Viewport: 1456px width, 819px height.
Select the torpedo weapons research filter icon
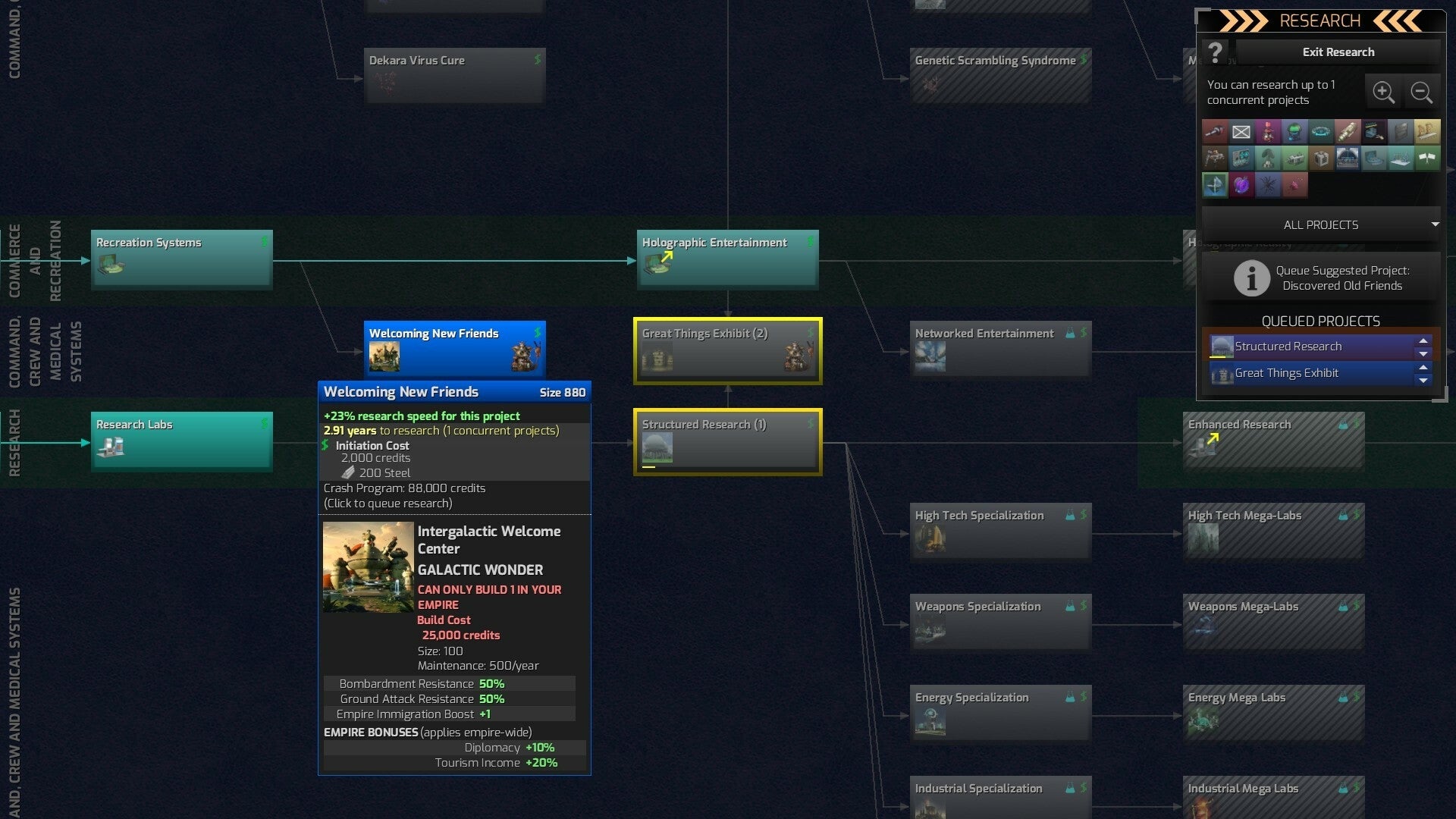click(1348, 131)
